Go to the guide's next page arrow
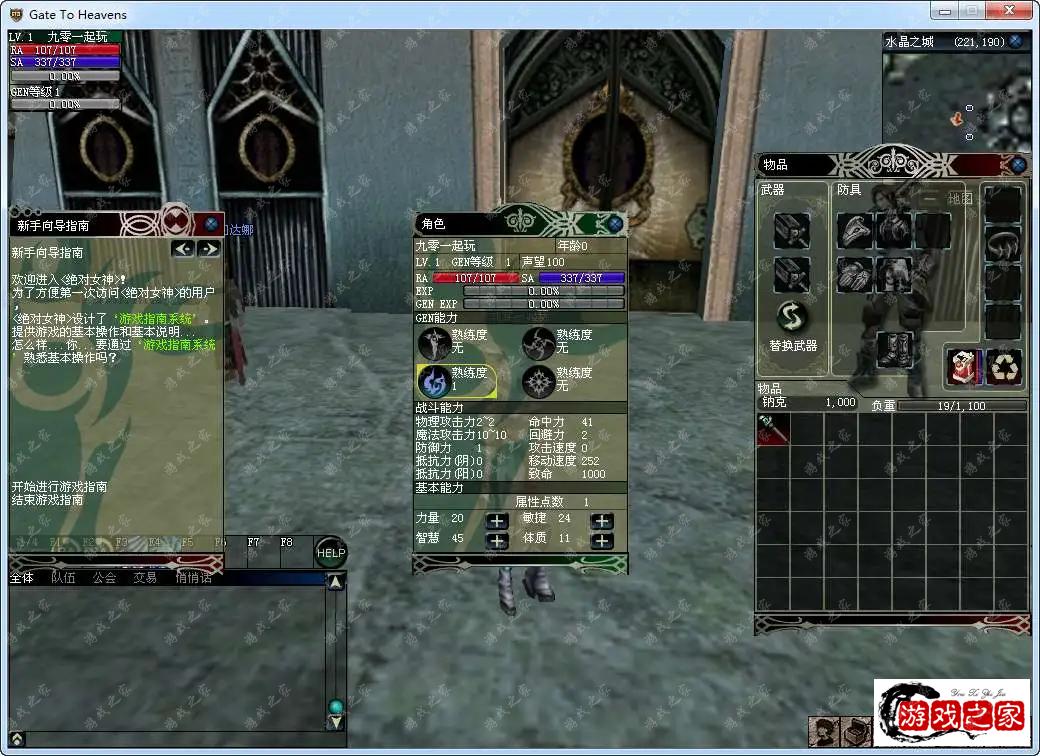Screen dimensions: 1040x756 point(208,249)
